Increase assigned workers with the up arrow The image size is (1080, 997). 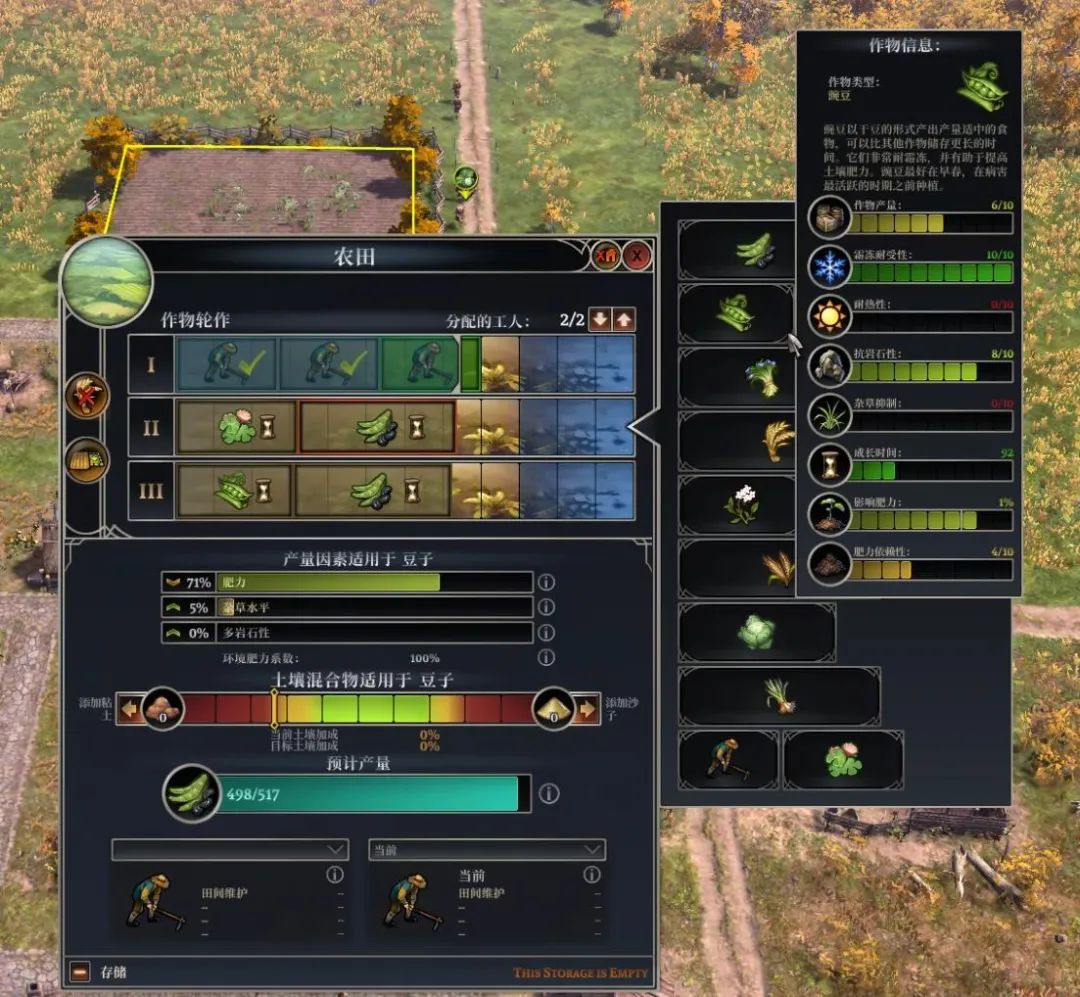pyautogui.click(x=624, y=320)
